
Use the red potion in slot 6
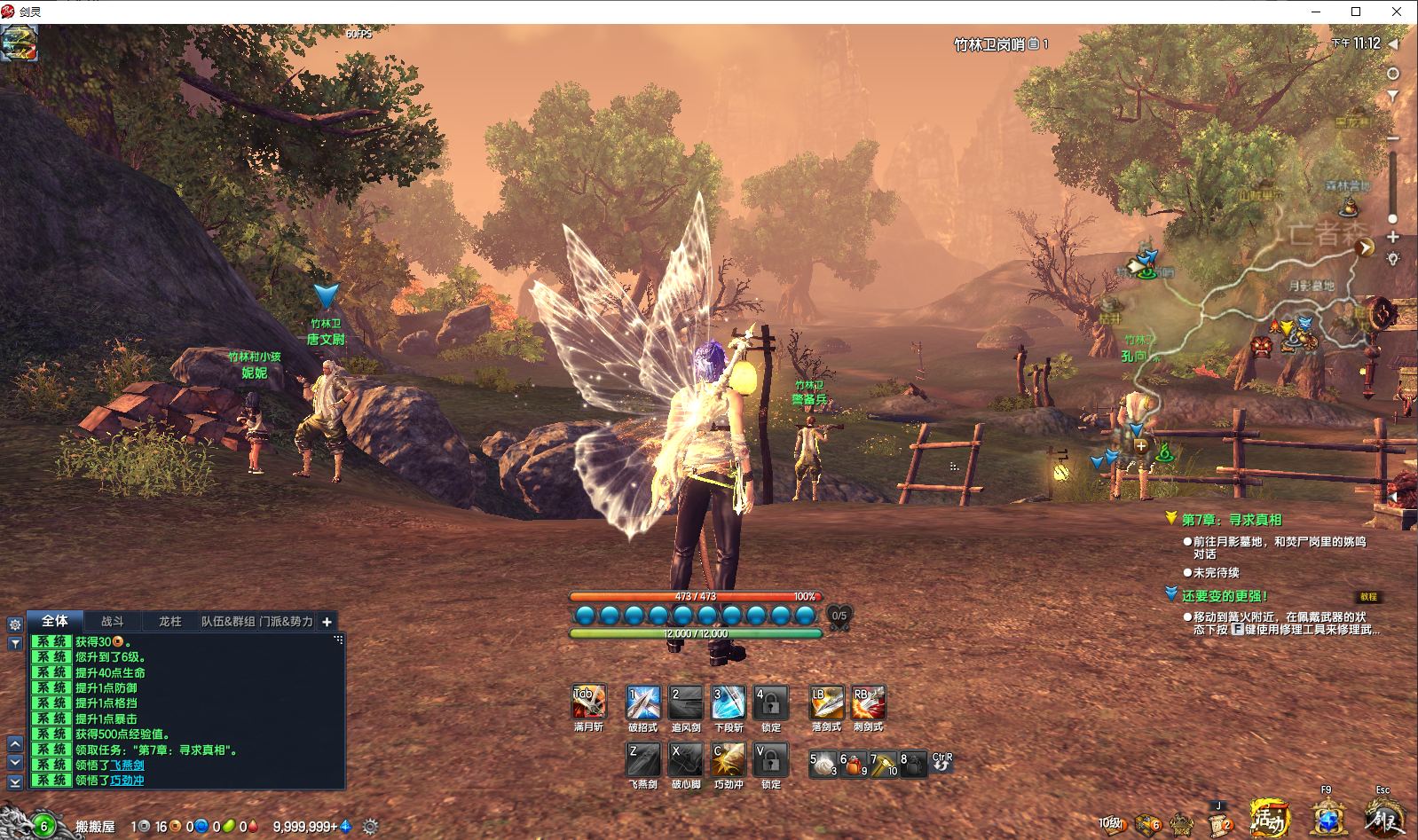coord(853,764)
